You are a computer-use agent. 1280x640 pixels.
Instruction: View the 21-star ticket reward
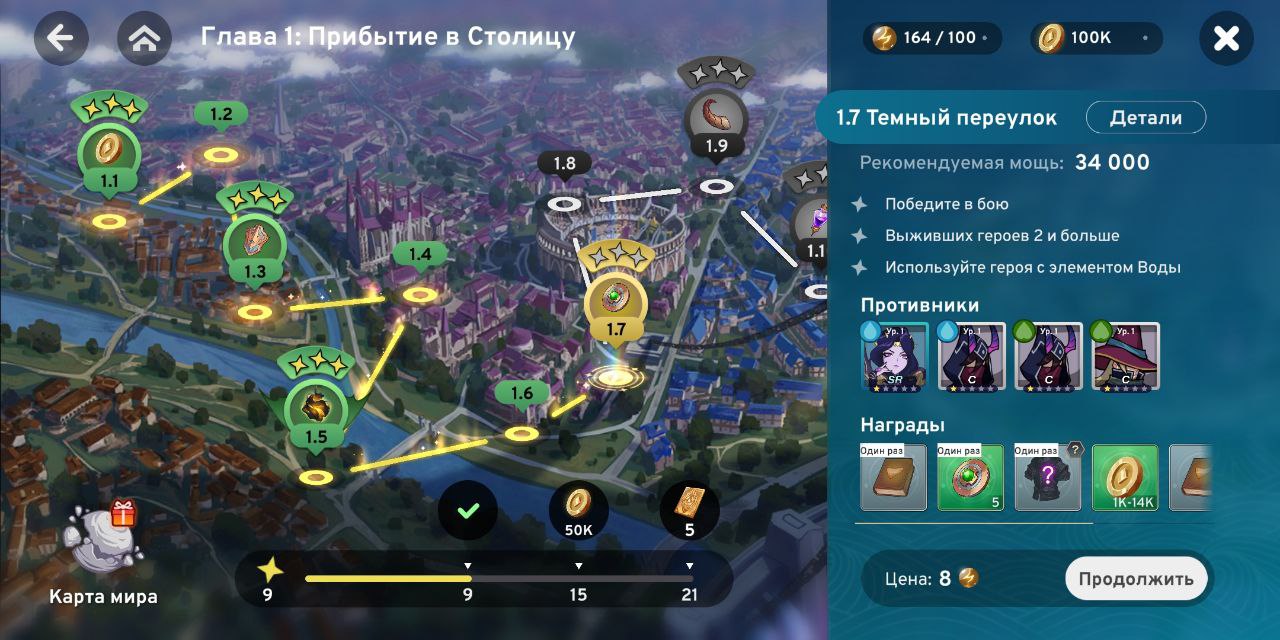point(689,510)
